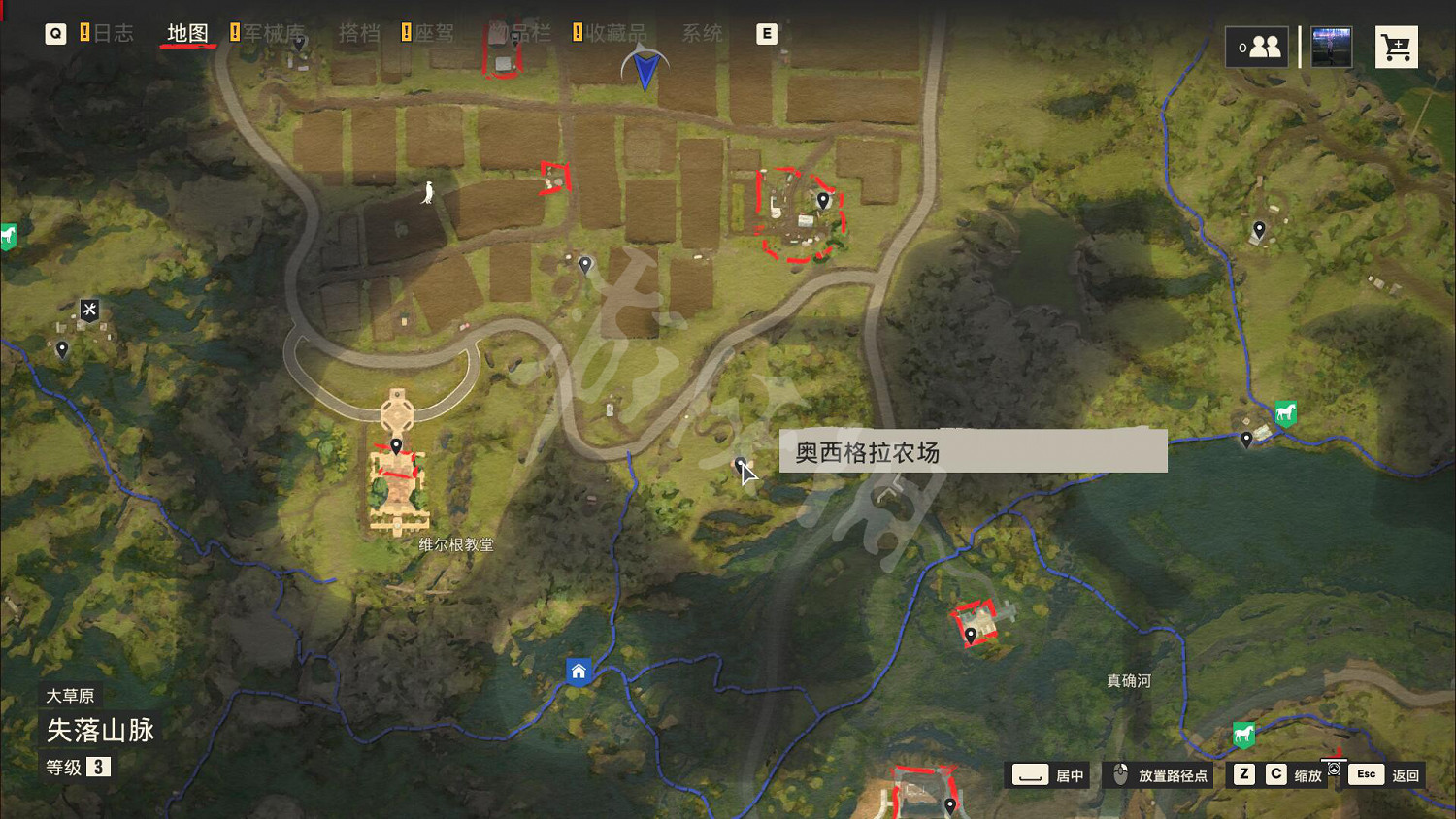The image size is (1456, 819).
Task: Select the green horse icon near 真确河
Action: (1243, 735)
